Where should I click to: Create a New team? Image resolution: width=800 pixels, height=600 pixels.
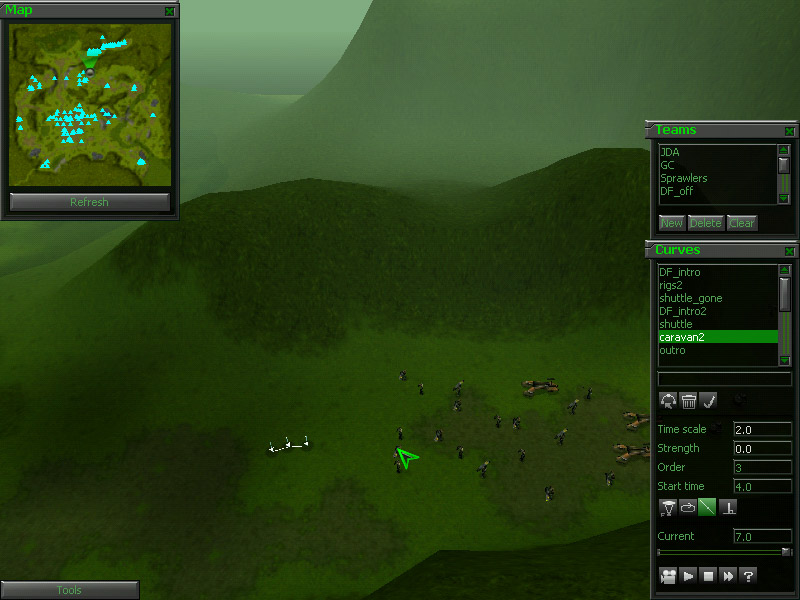coord(671,223)
